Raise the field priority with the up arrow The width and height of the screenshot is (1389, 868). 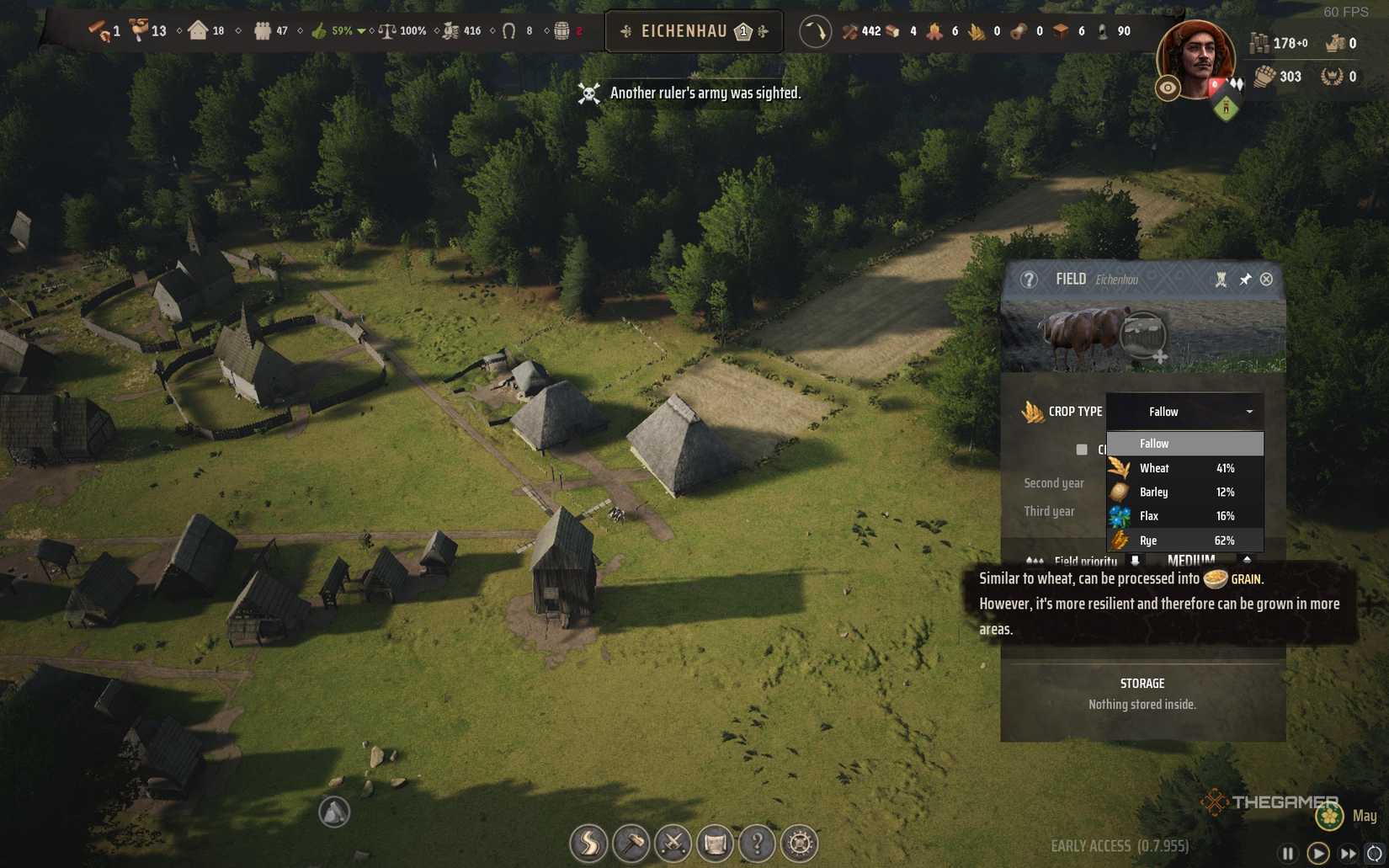1247,560
